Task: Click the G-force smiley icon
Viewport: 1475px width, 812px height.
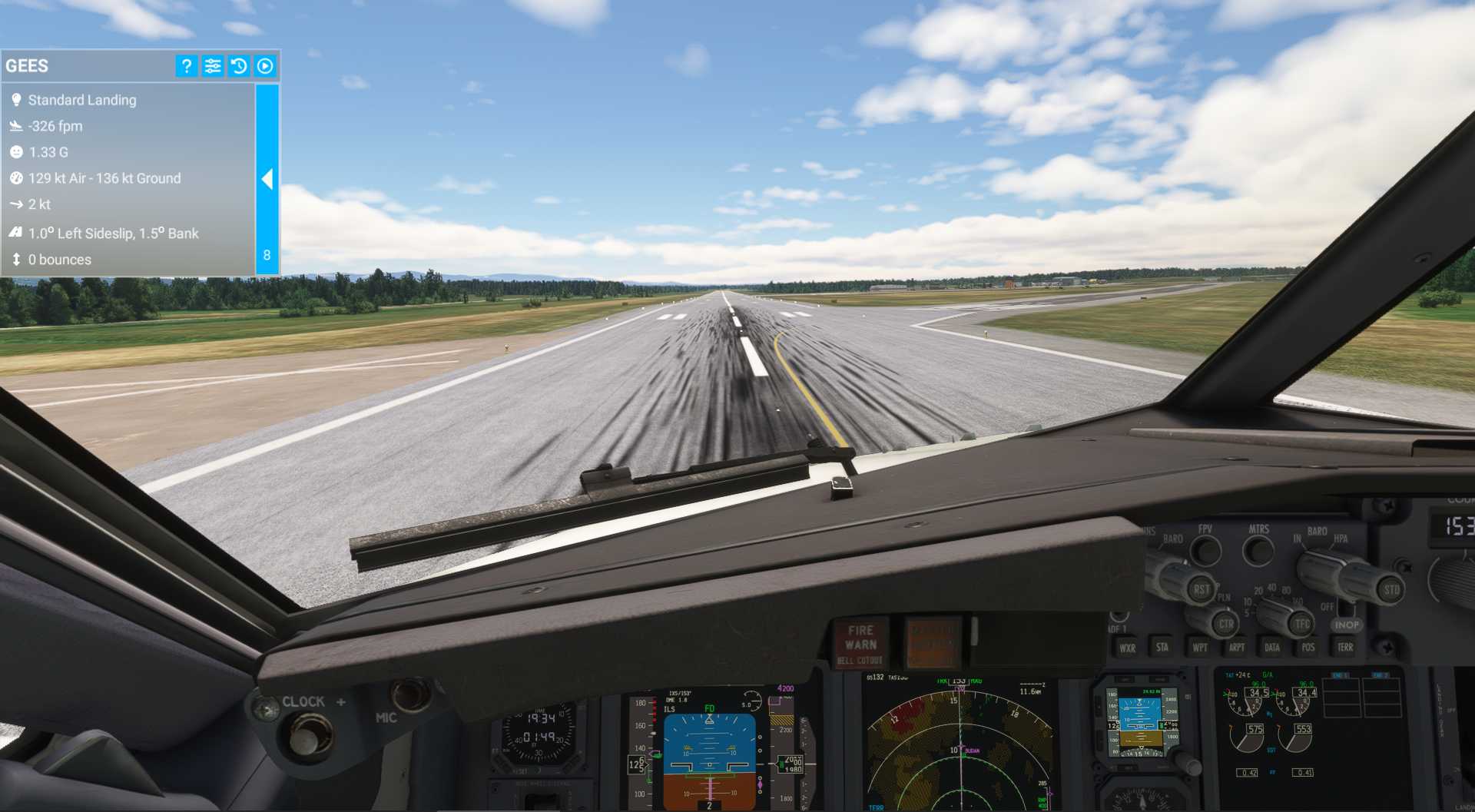Action: (17, 152)
